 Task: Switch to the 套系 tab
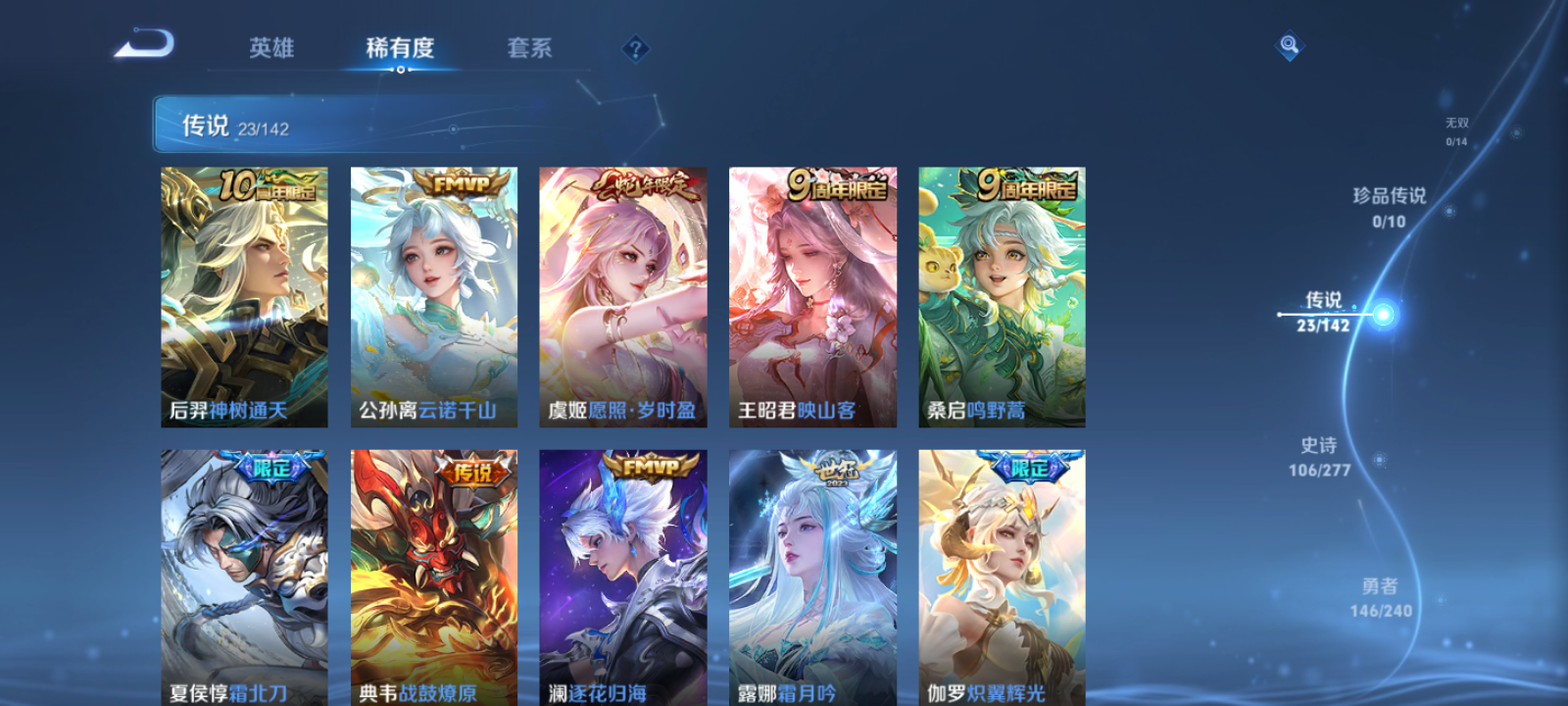[529, 48]
